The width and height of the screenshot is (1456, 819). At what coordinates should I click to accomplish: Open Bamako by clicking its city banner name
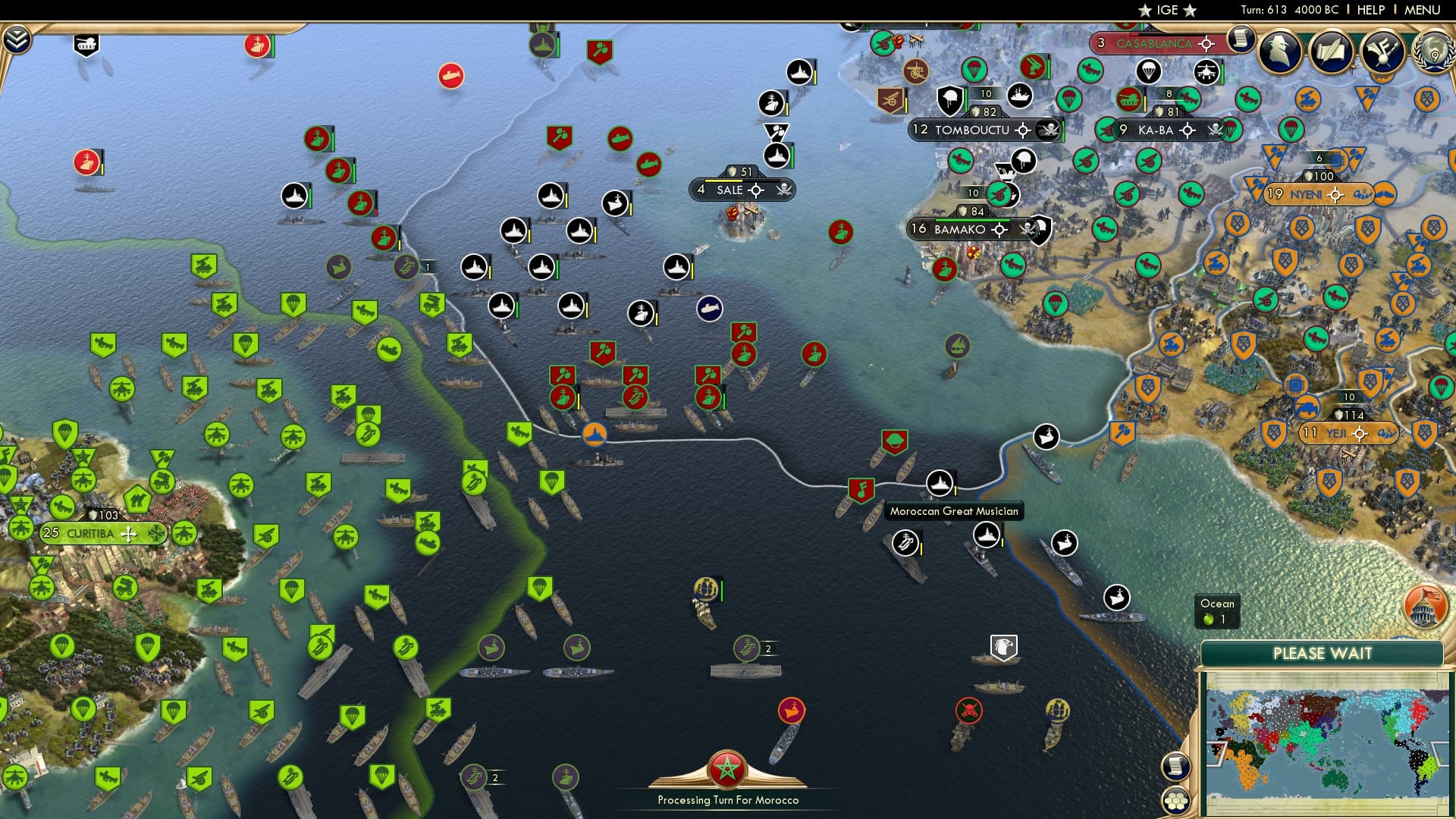pyautogui.click(x=960, y=227)
